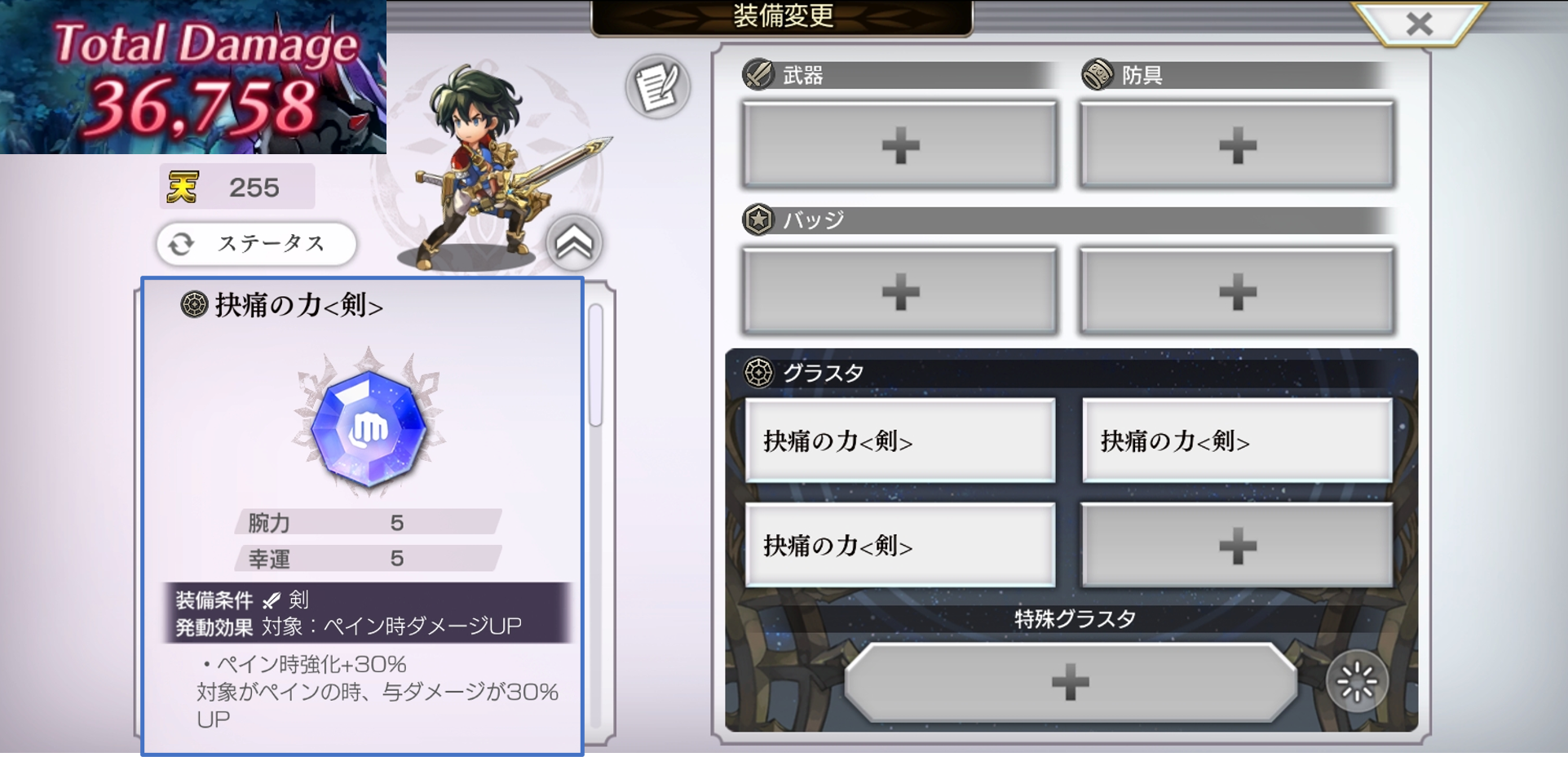
Task: Tap the double chevron up button
Action: click(574, 242)
